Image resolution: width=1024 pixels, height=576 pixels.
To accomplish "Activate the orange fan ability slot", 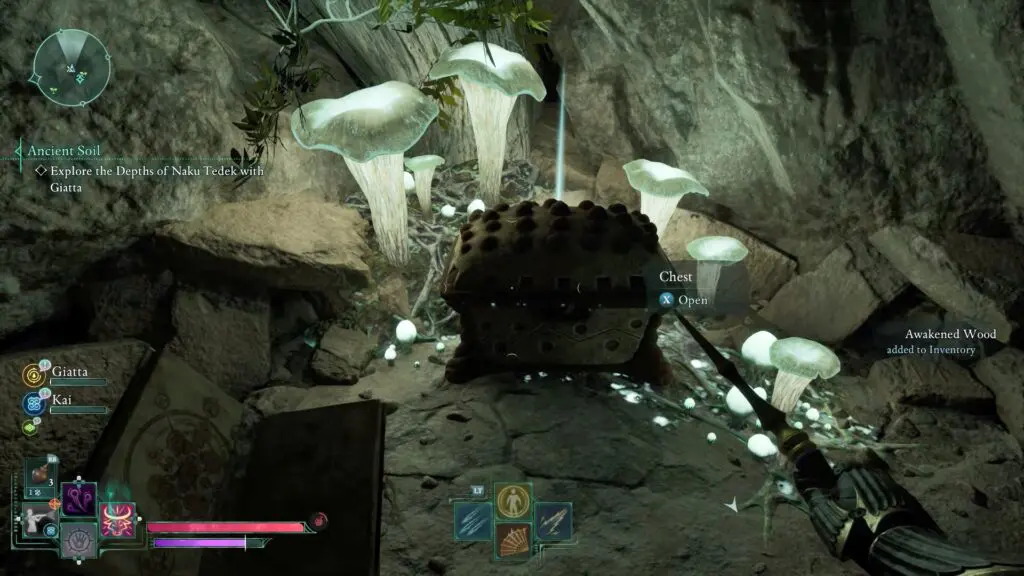I will click(513, 542).
